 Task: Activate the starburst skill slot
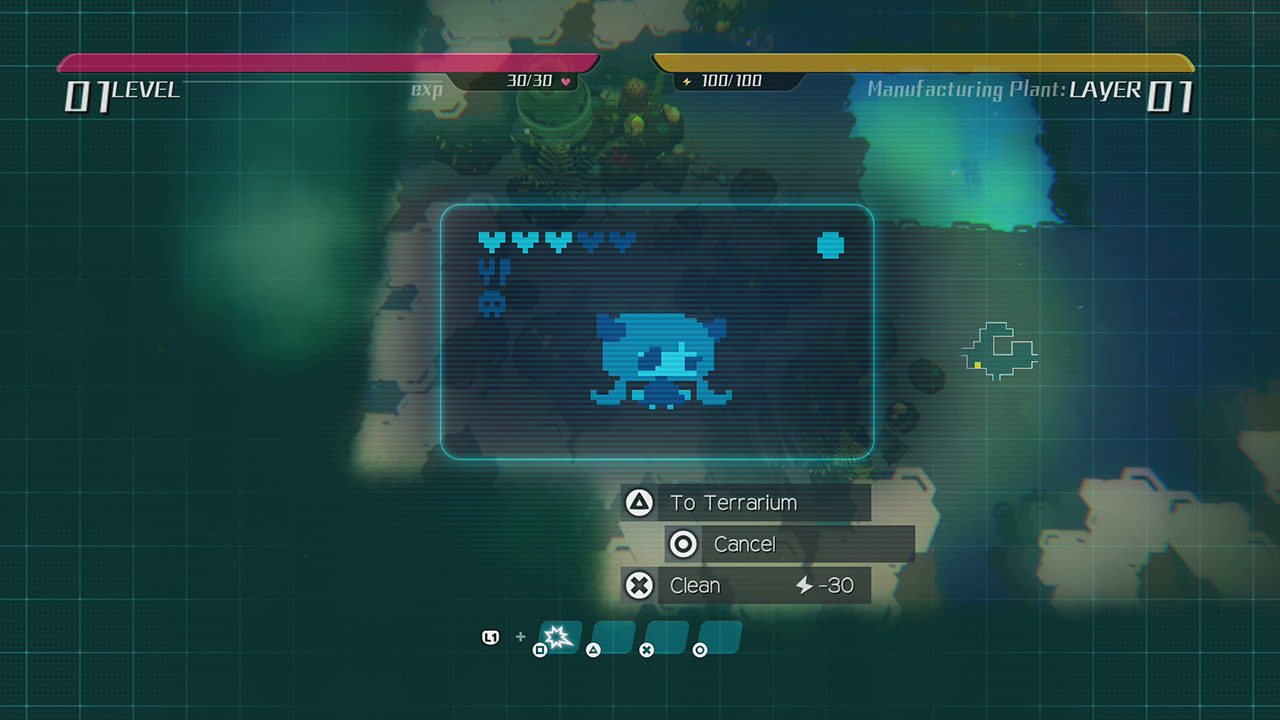[x=560, y=636]
